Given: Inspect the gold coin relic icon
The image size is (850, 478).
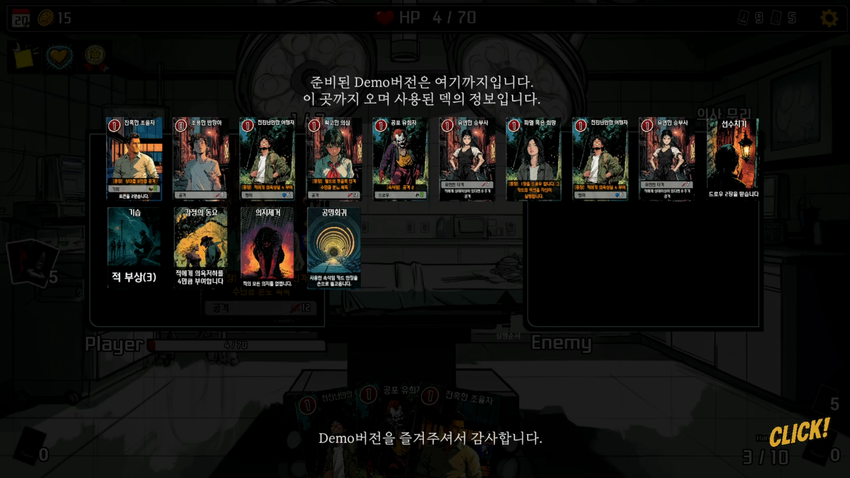Looking at the screenshot, I should 95,55.
